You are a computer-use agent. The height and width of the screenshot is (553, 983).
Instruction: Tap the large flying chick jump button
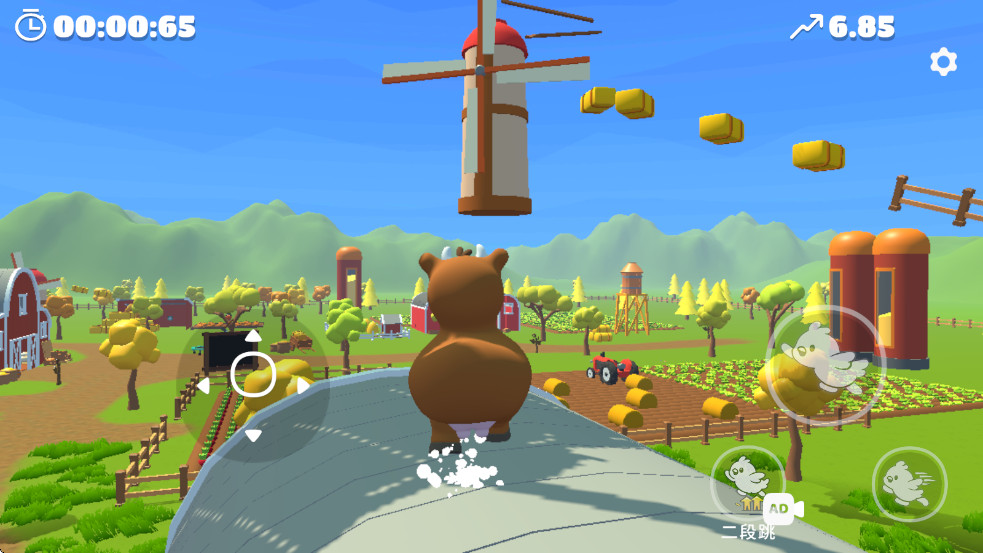(825, 365)
